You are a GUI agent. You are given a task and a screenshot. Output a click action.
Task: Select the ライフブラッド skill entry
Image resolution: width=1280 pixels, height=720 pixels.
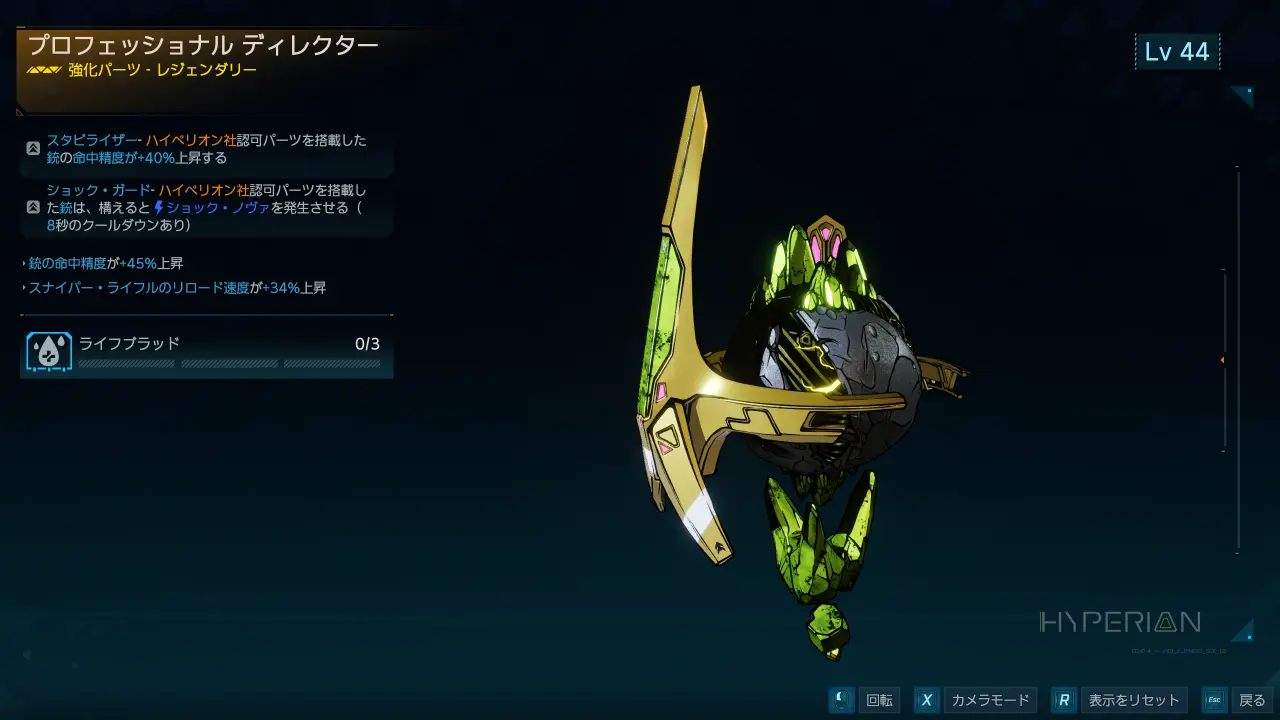point(207,351)
